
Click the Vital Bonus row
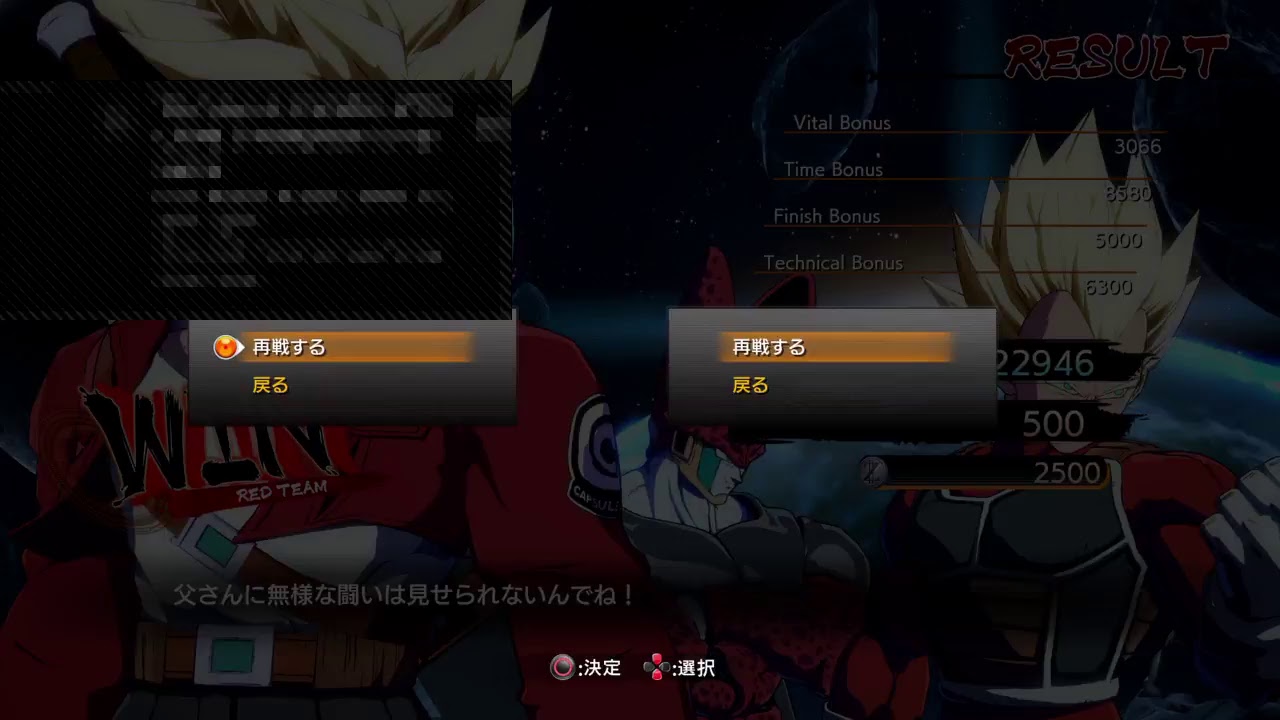click(840, 123)
